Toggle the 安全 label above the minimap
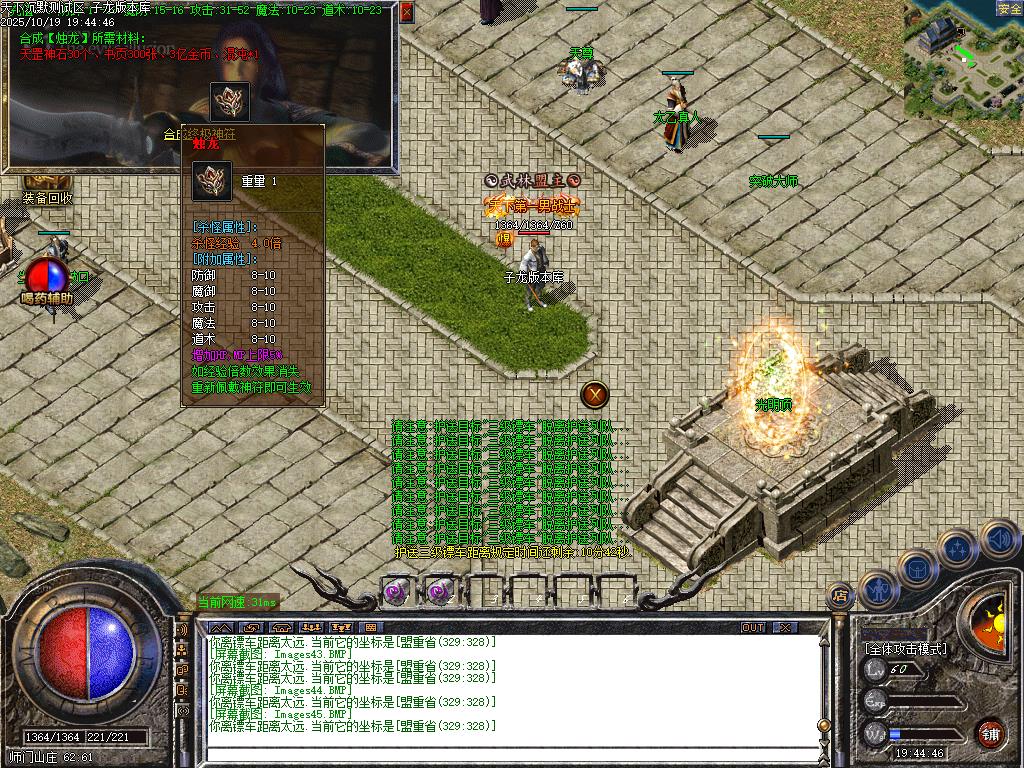 click(x=1009, y=9)
